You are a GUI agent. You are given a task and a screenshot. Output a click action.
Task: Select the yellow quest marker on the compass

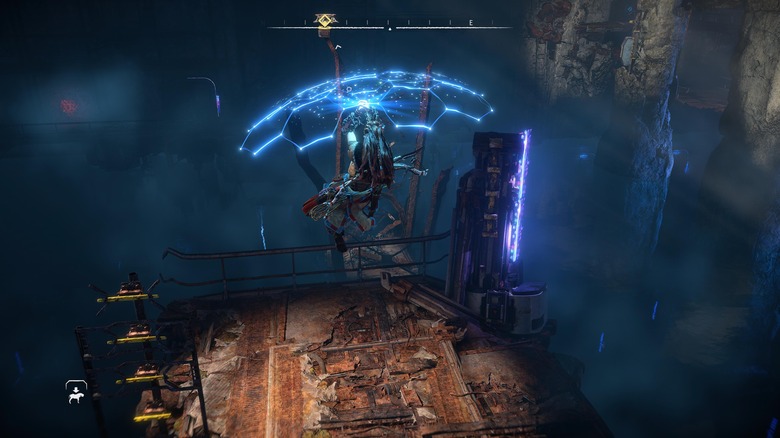[324, 20]
